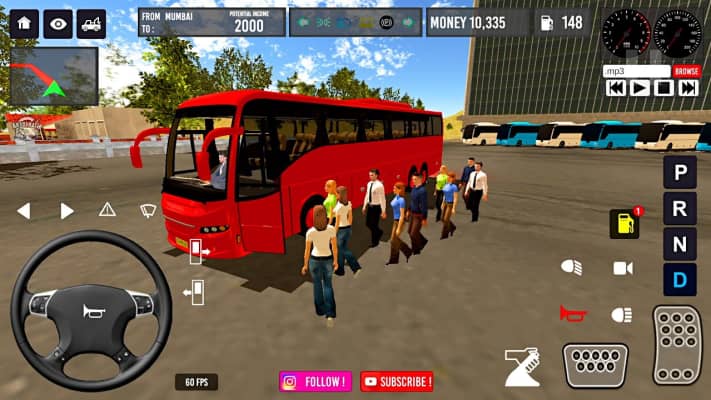
Task: Call the tow truck
Action: point(92,23)
